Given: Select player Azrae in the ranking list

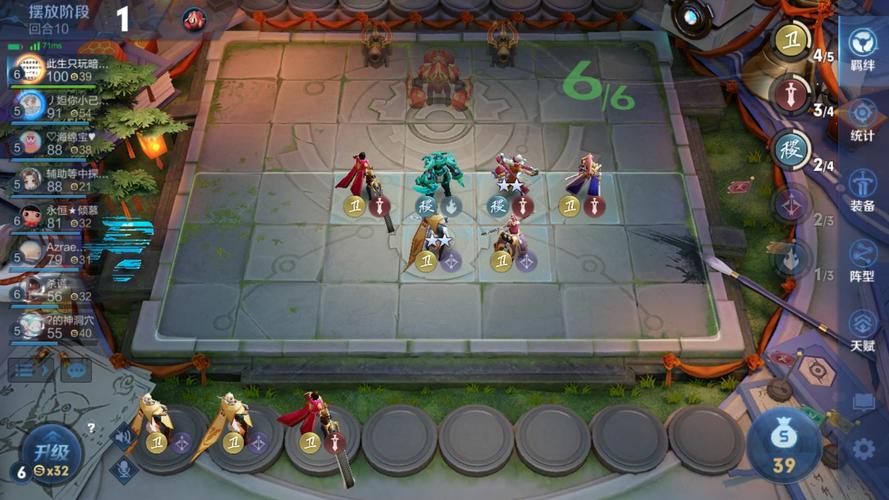Looking at the screenshot, I should (x=60, y=252).
